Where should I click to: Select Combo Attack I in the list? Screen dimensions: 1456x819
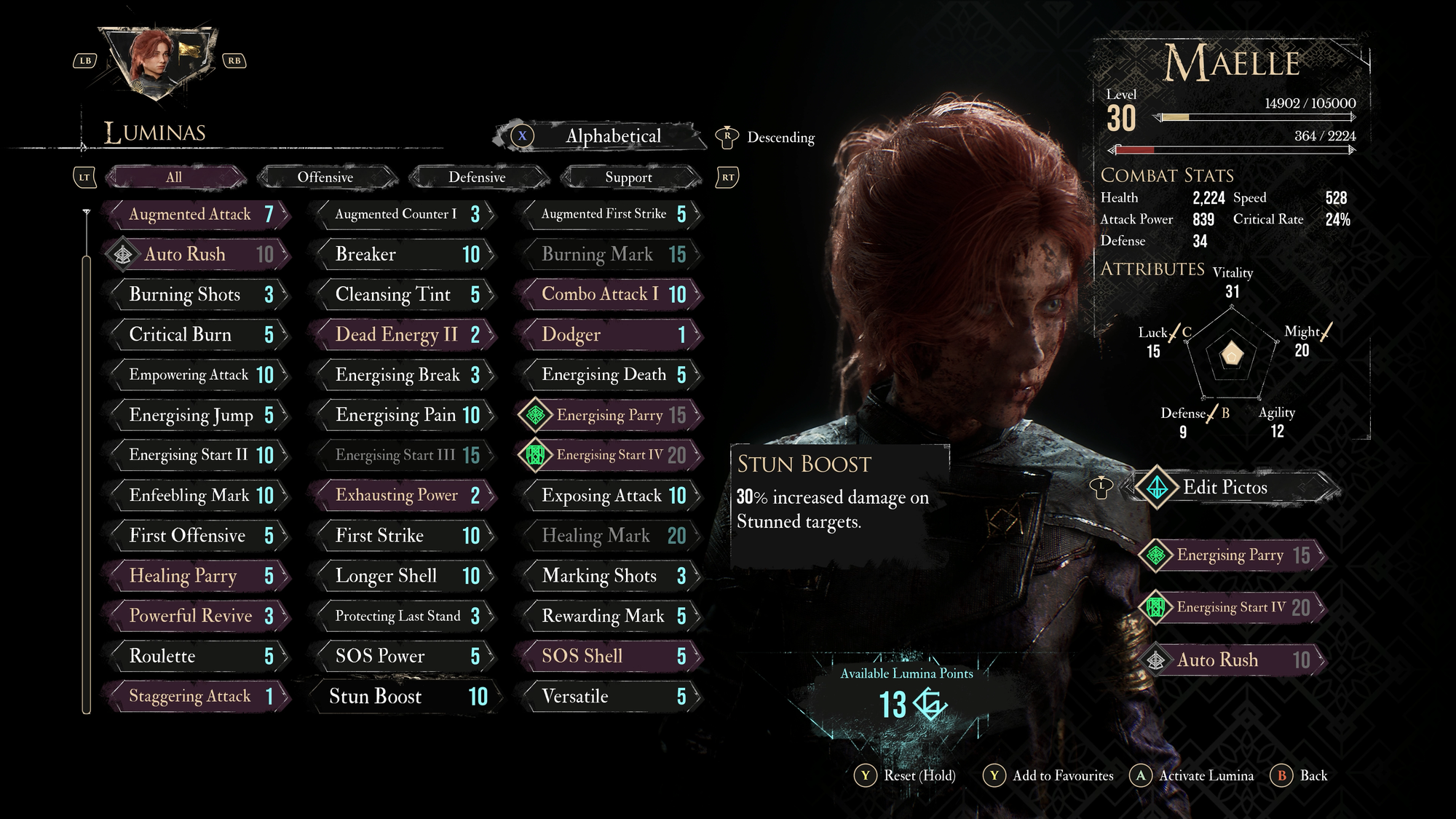tap(612, 294)
